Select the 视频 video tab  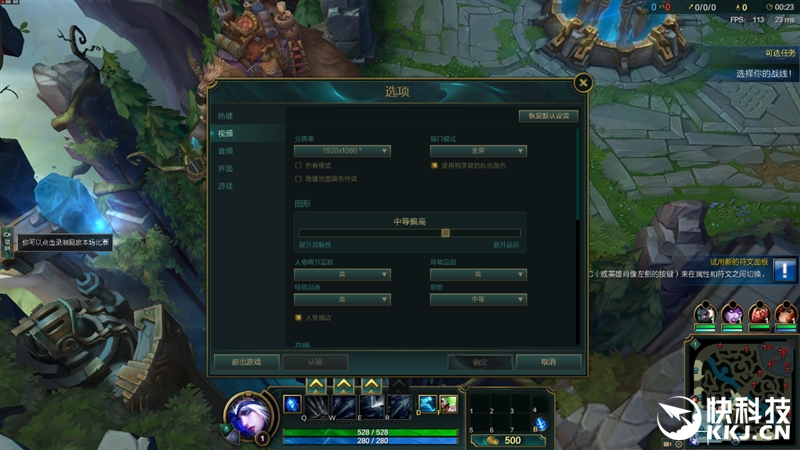[226, 134]
